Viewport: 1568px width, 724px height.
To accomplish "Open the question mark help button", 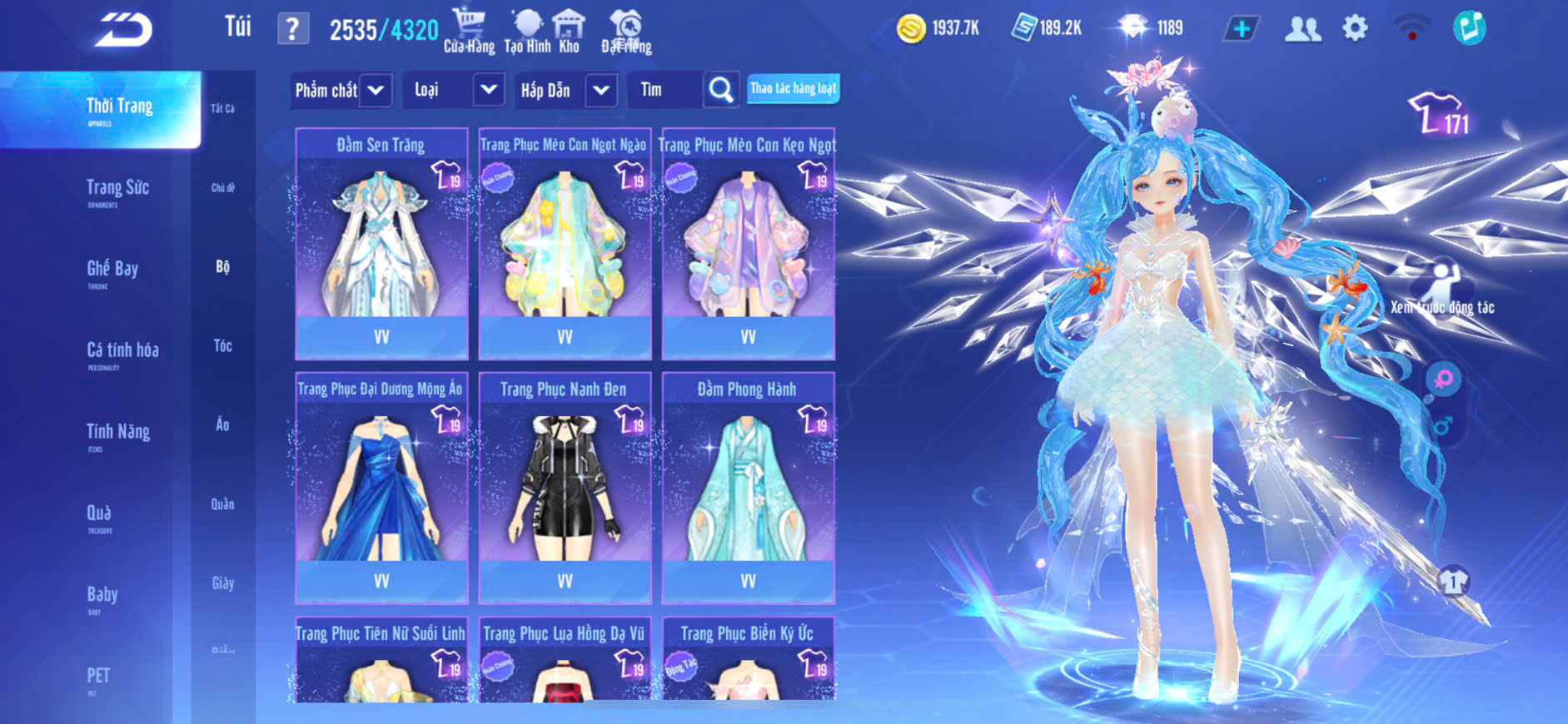I will click(x=292, y=29).
